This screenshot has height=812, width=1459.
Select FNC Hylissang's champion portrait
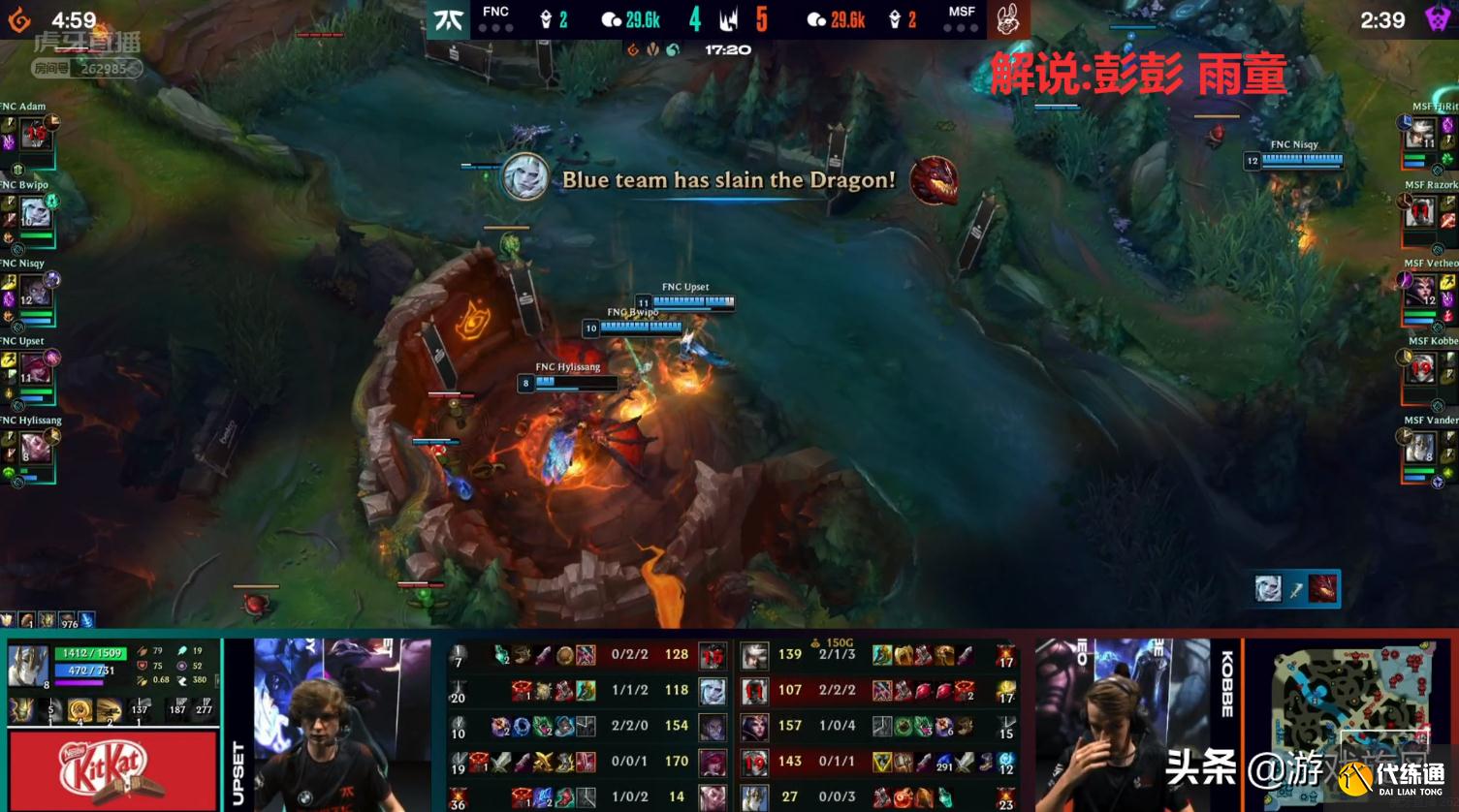click(34, 448)
